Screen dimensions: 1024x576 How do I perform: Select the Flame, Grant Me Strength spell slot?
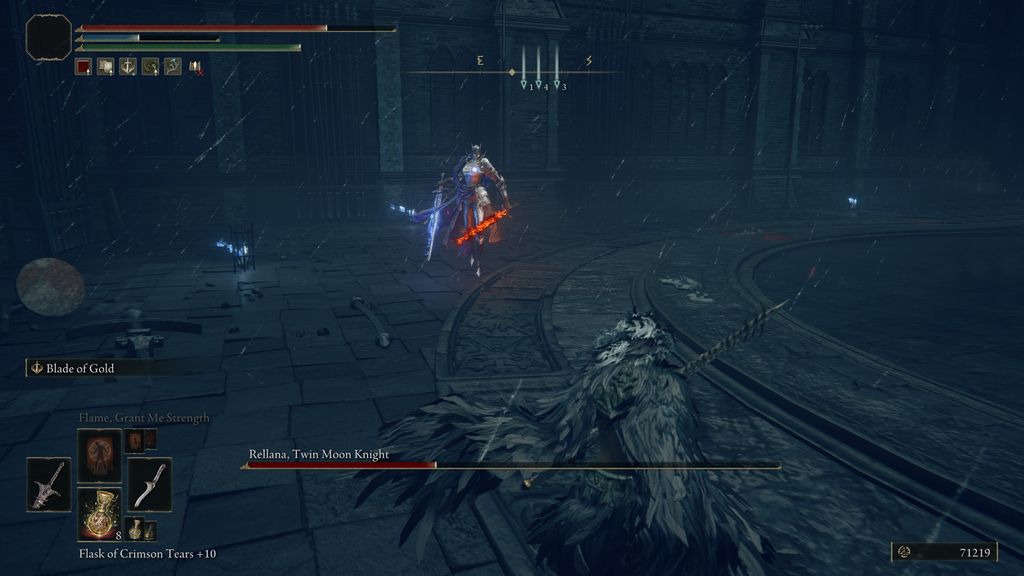100,455
